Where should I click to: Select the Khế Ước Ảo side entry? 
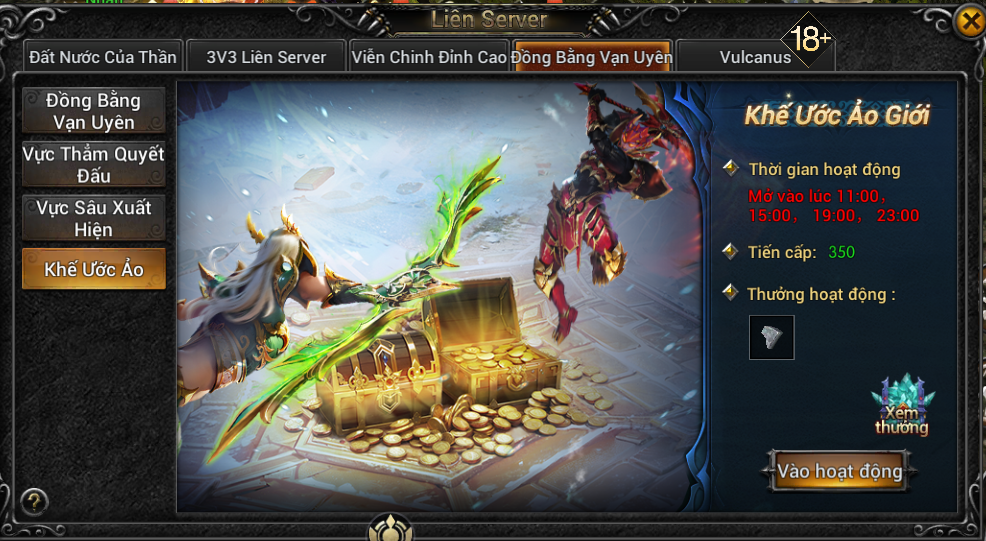point(93,270)
